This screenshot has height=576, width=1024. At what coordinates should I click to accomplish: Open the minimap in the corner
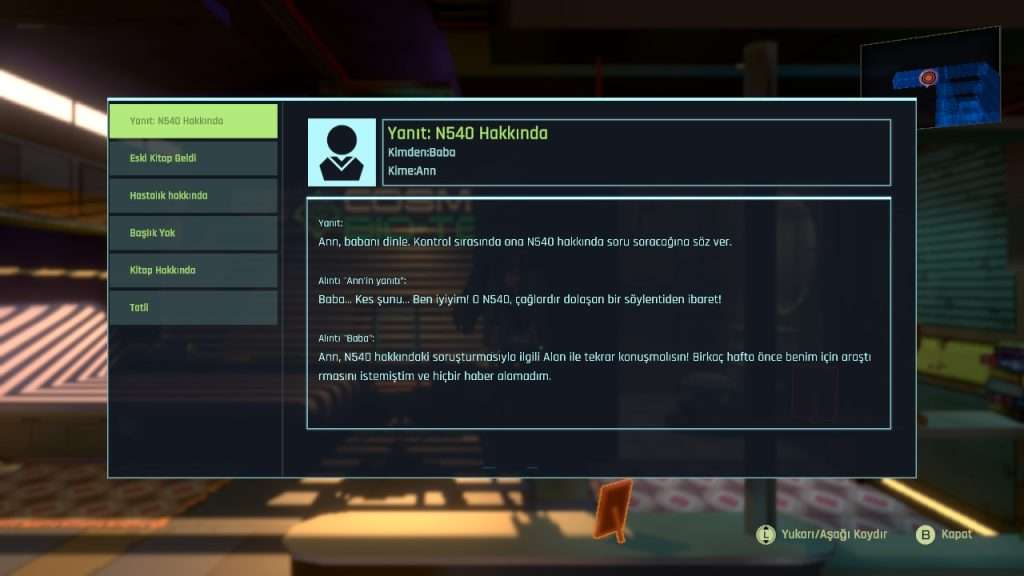point(930,79)
